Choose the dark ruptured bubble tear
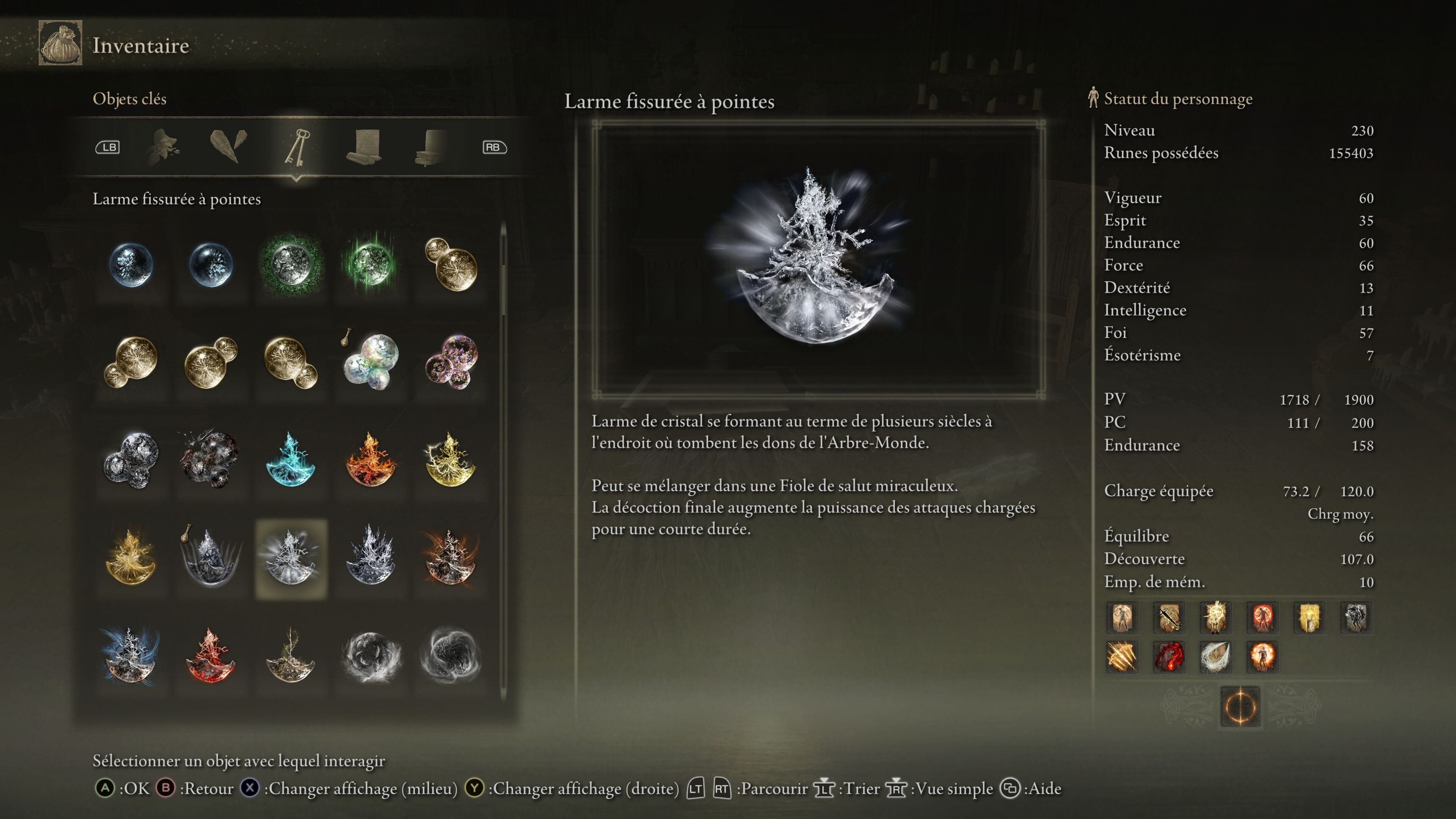The height and width of the screenshot is (819, 1456). tap(210, 460)
